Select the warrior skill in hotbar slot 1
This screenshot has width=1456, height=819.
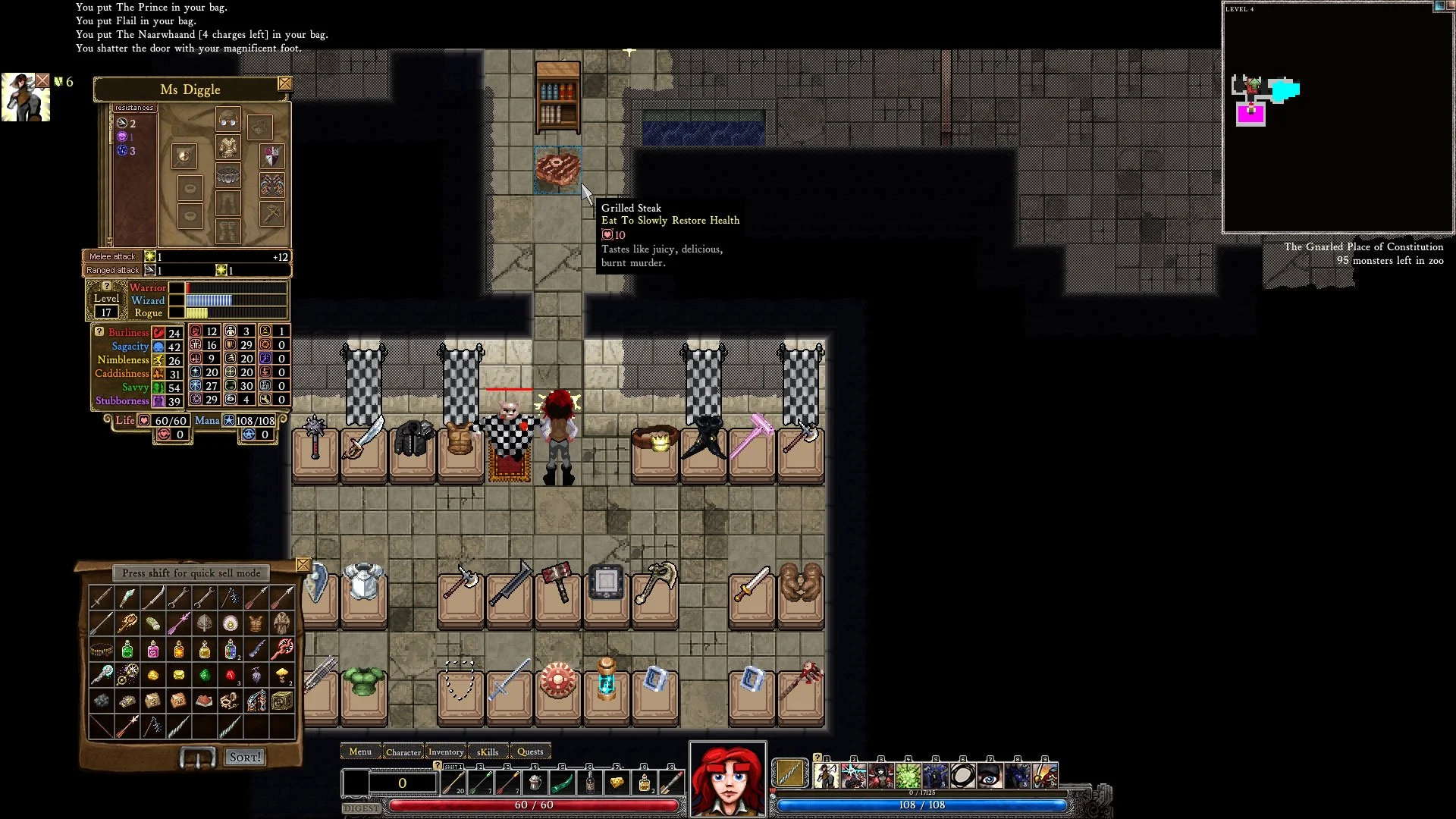pyautogui.click(x=827, y=775)
